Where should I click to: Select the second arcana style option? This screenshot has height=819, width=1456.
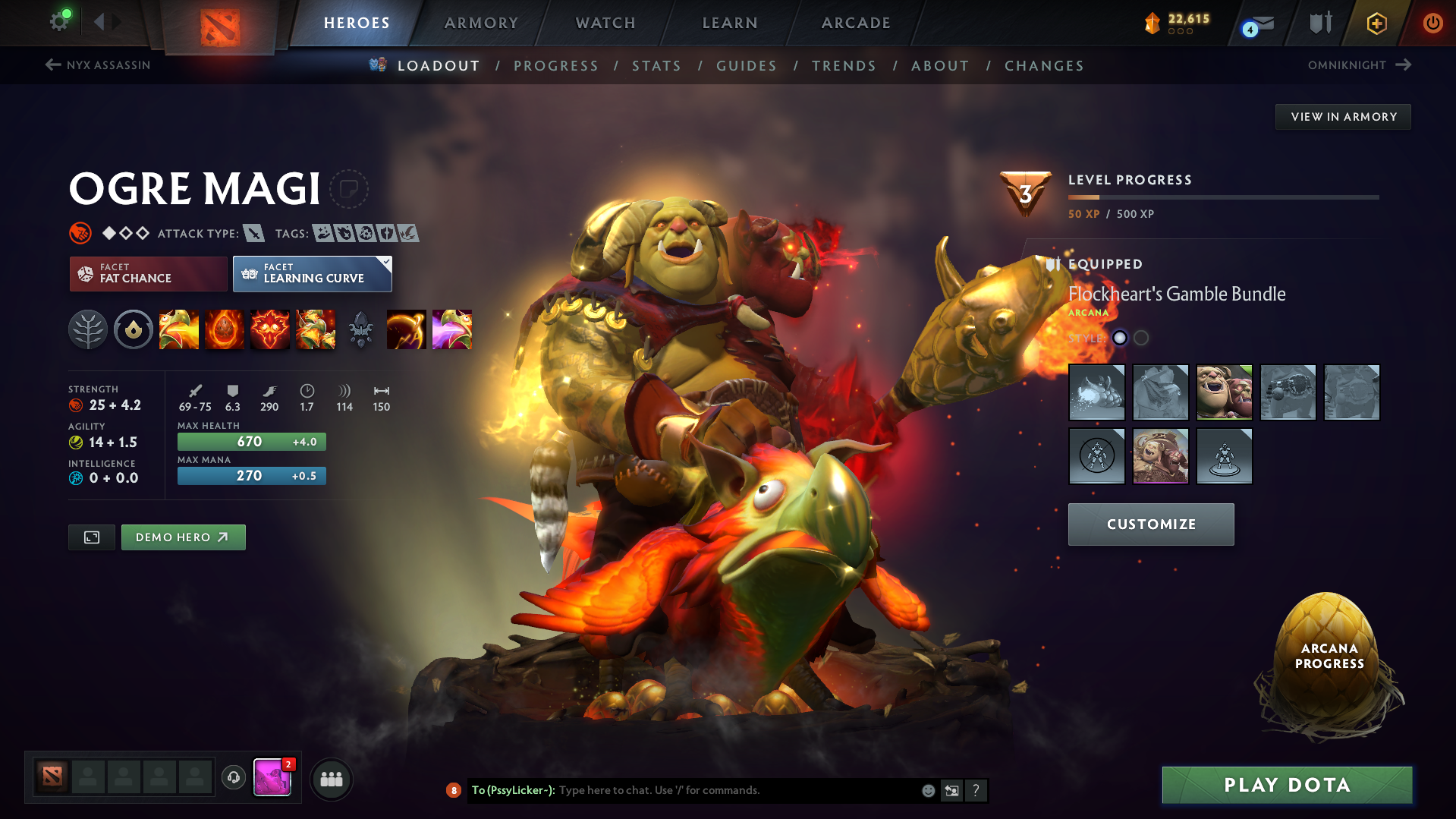pos(1141,338)
